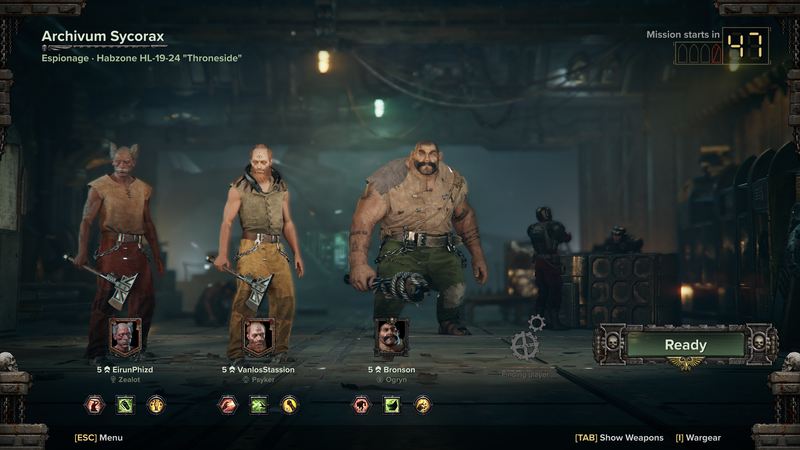The width and height of the screenshot is (800, 450).
Task: Open the Wargear screen
Action: coord(698,437)
